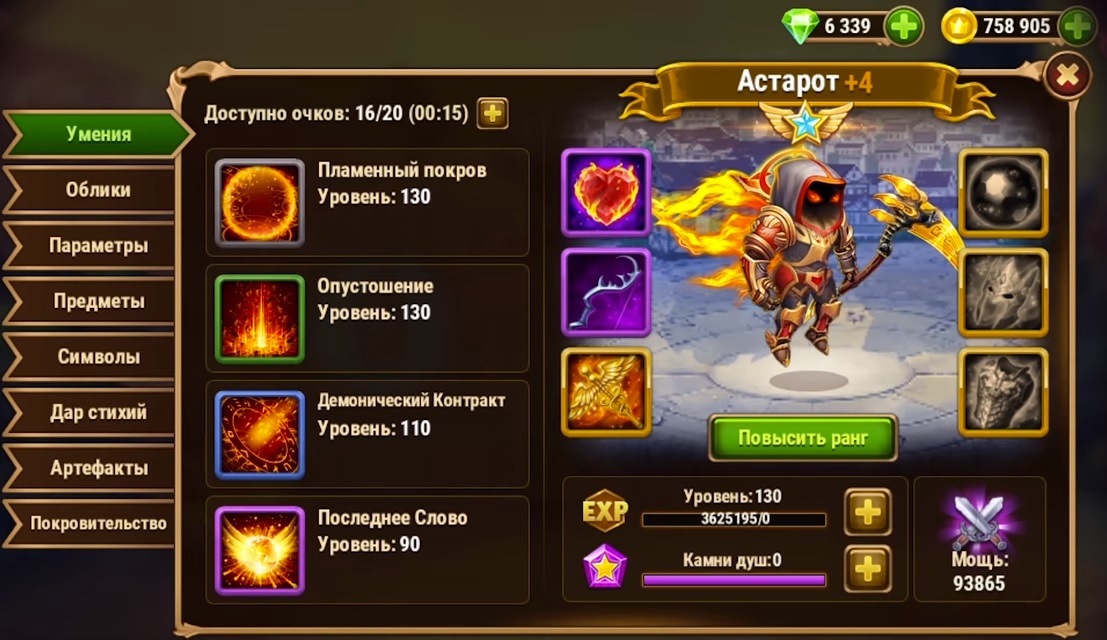
Task: Add soul stones with the plus button
Action: [x=866, y=569]
